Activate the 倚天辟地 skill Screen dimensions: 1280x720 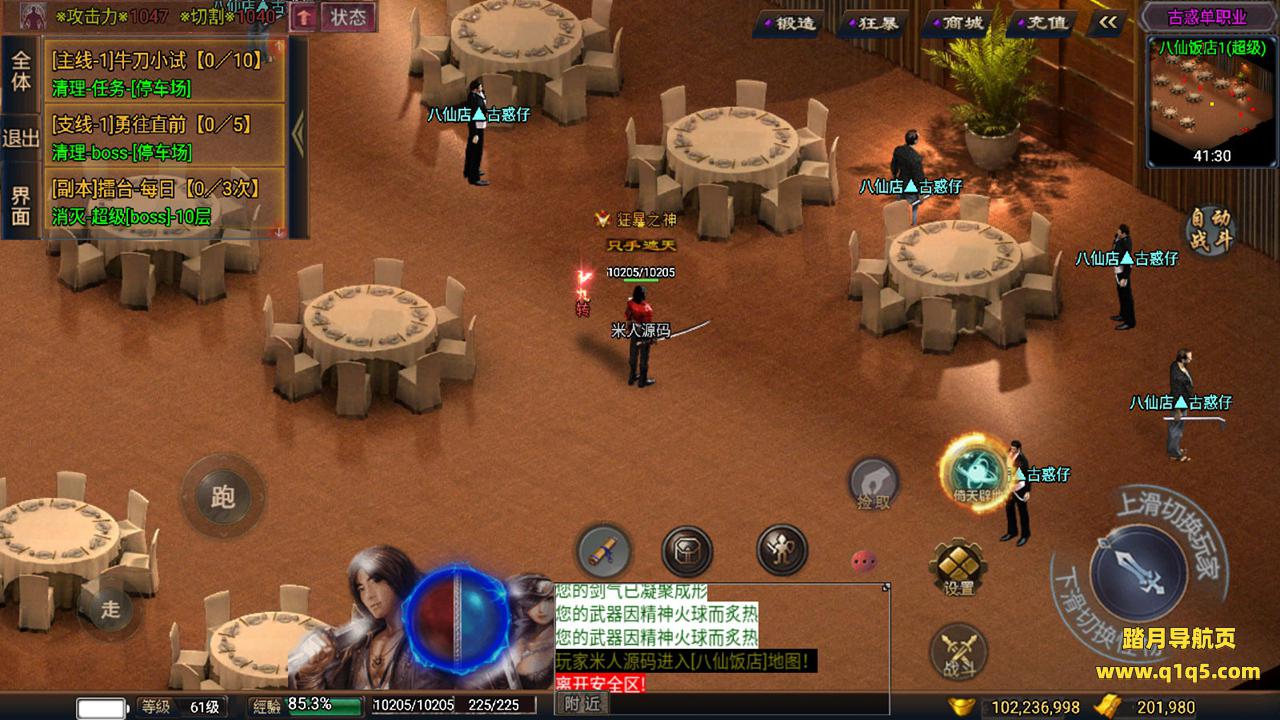pos(973,472)
